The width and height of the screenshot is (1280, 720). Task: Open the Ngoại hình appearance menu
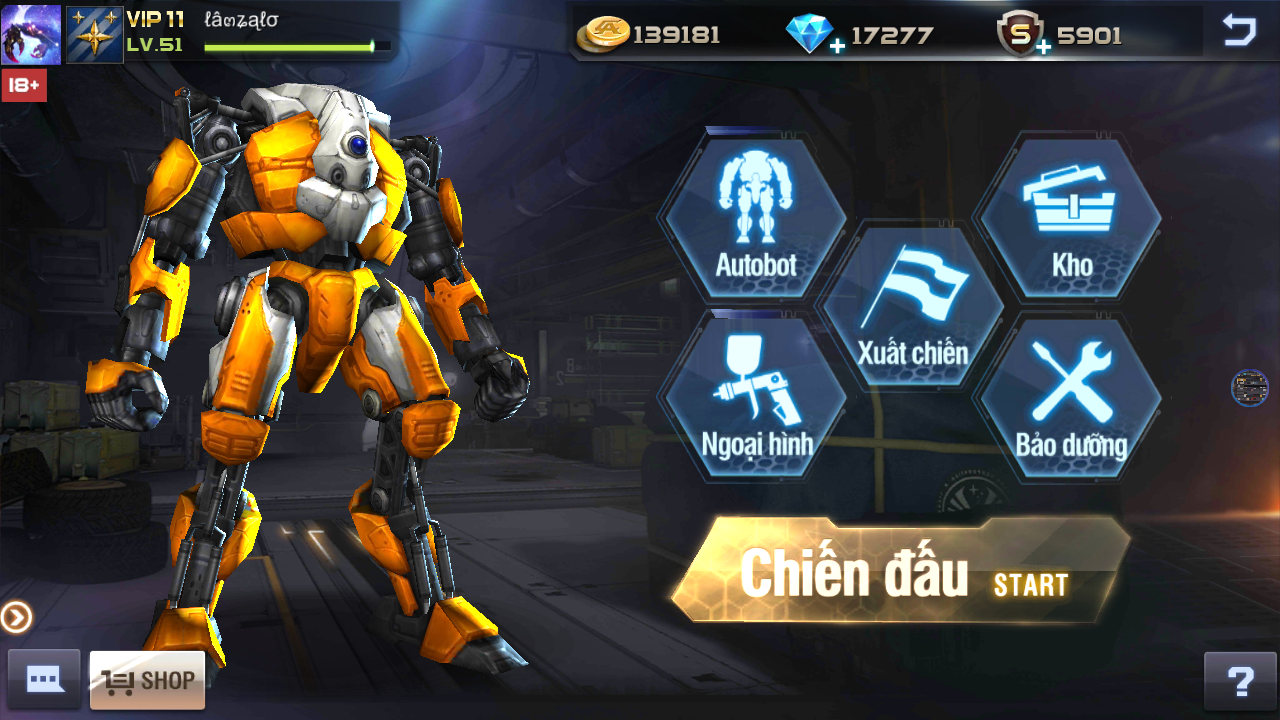tap(755, 393)
